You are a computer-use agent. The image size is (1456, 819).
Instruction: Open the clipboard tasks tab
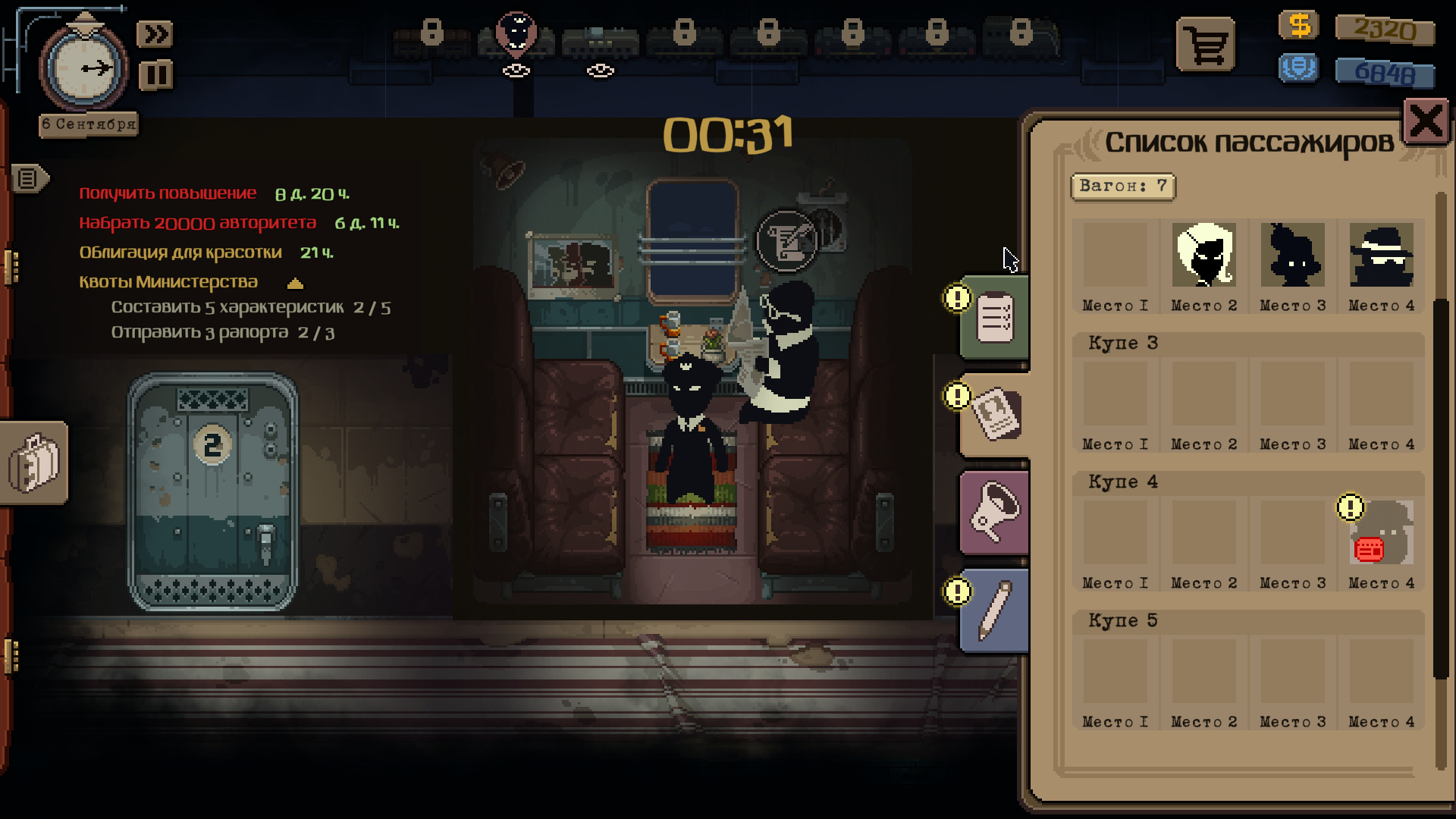pos(994,317)
